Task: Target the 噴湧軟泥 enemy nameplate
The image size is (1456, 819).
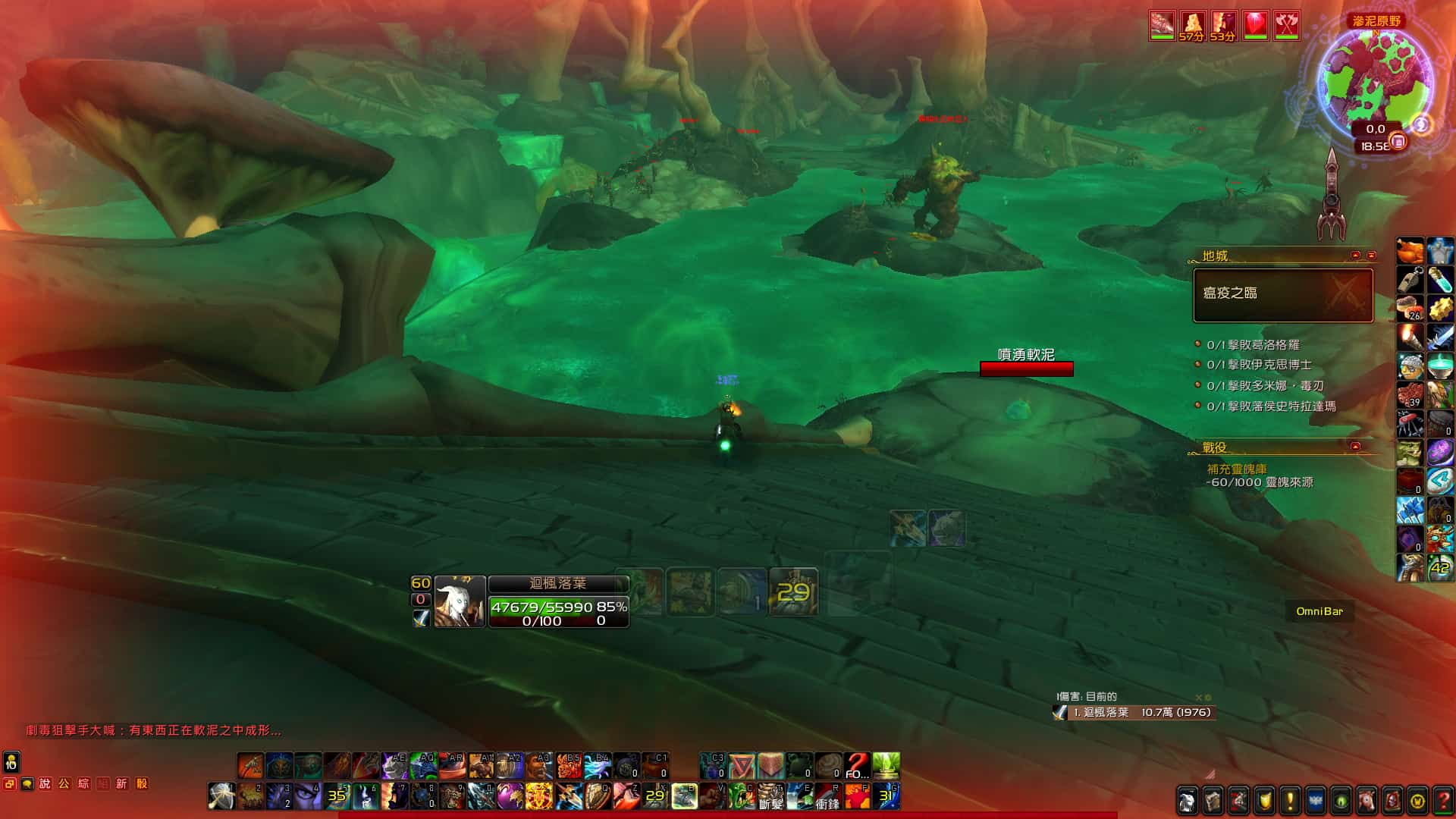Action: click(1026, 369)
